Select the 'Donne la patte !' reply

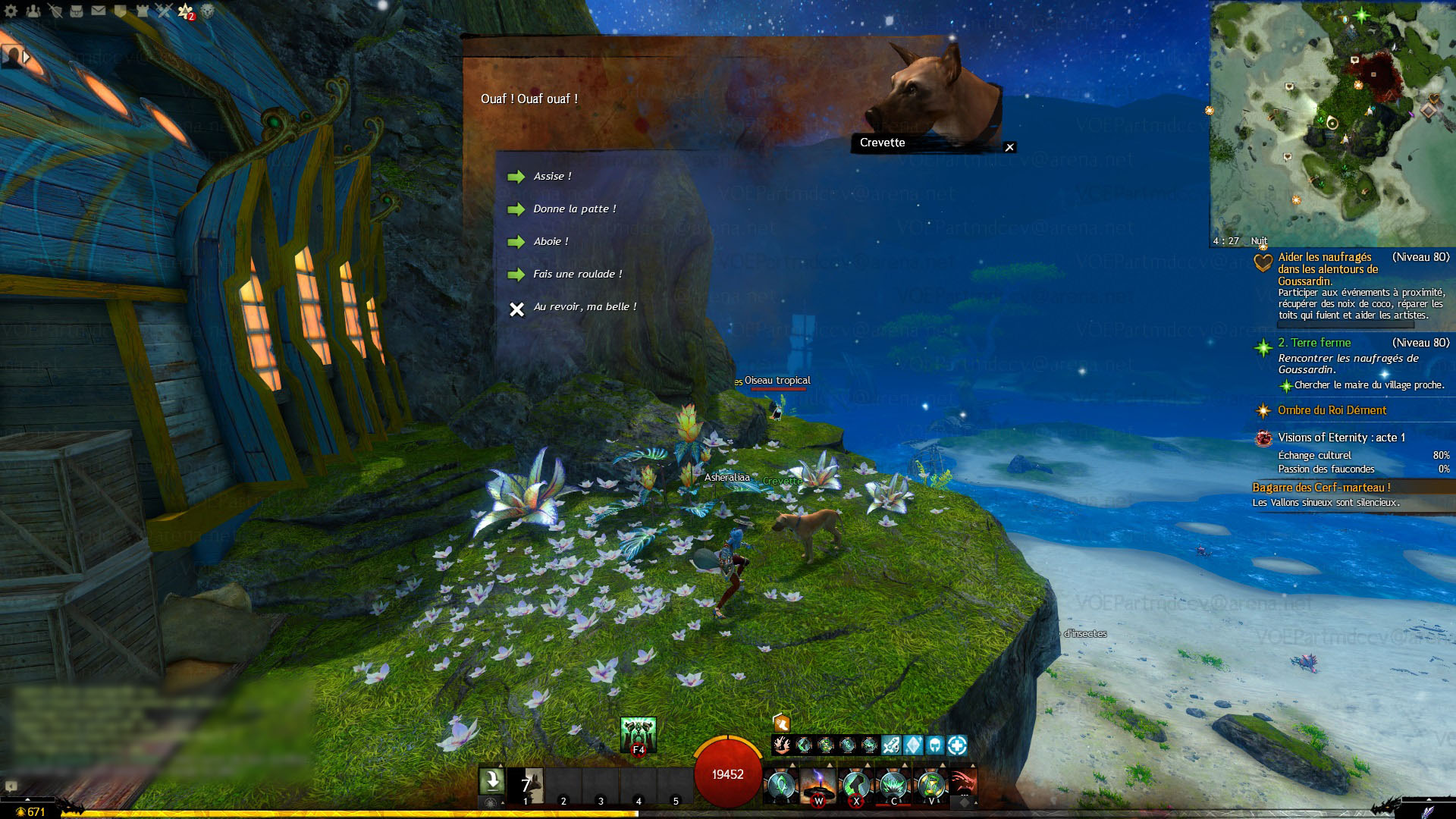(574, 209)
